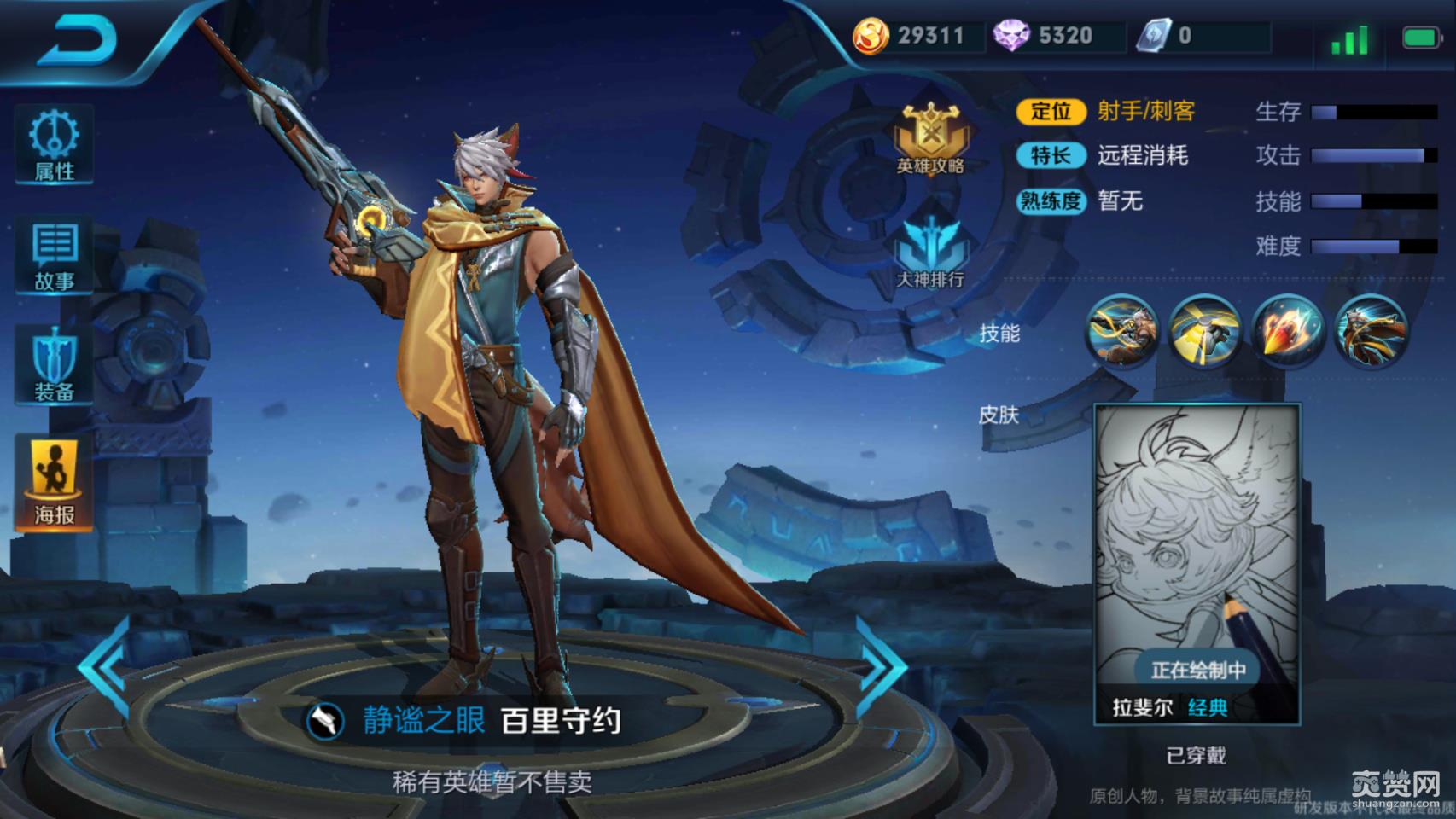This screenshot has width=1456, height=819.
Task: Go back using the top-left arrow
Action: pyautogui.click(x=78, y=41)
